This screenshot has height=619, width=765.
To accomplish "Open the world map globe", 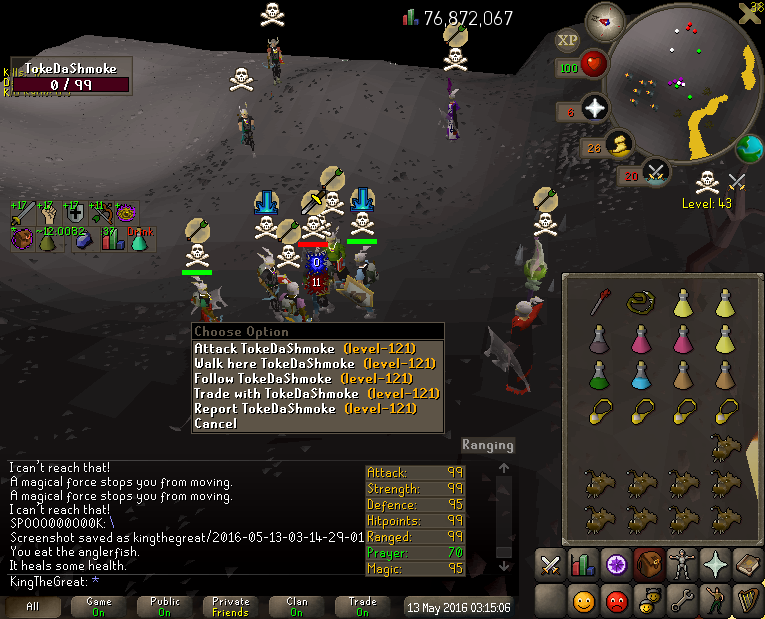I will pos(749,150).
